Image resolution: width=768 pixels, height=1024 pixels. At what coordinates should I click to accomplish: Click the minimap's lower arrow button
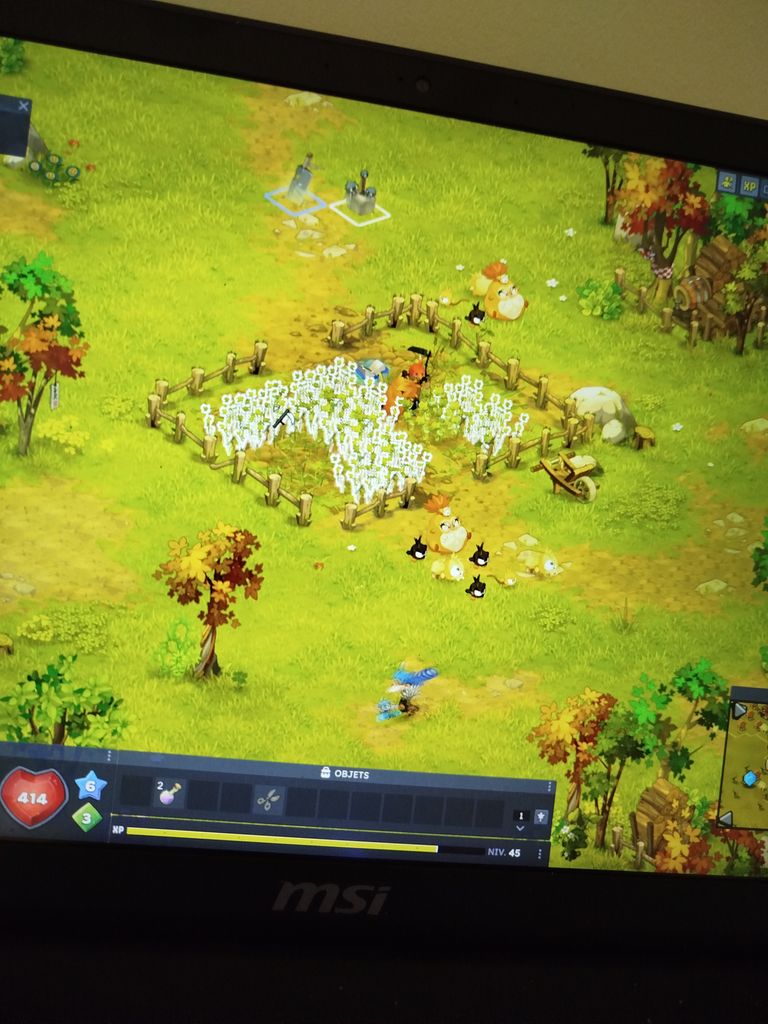click(x=725, y=819)
